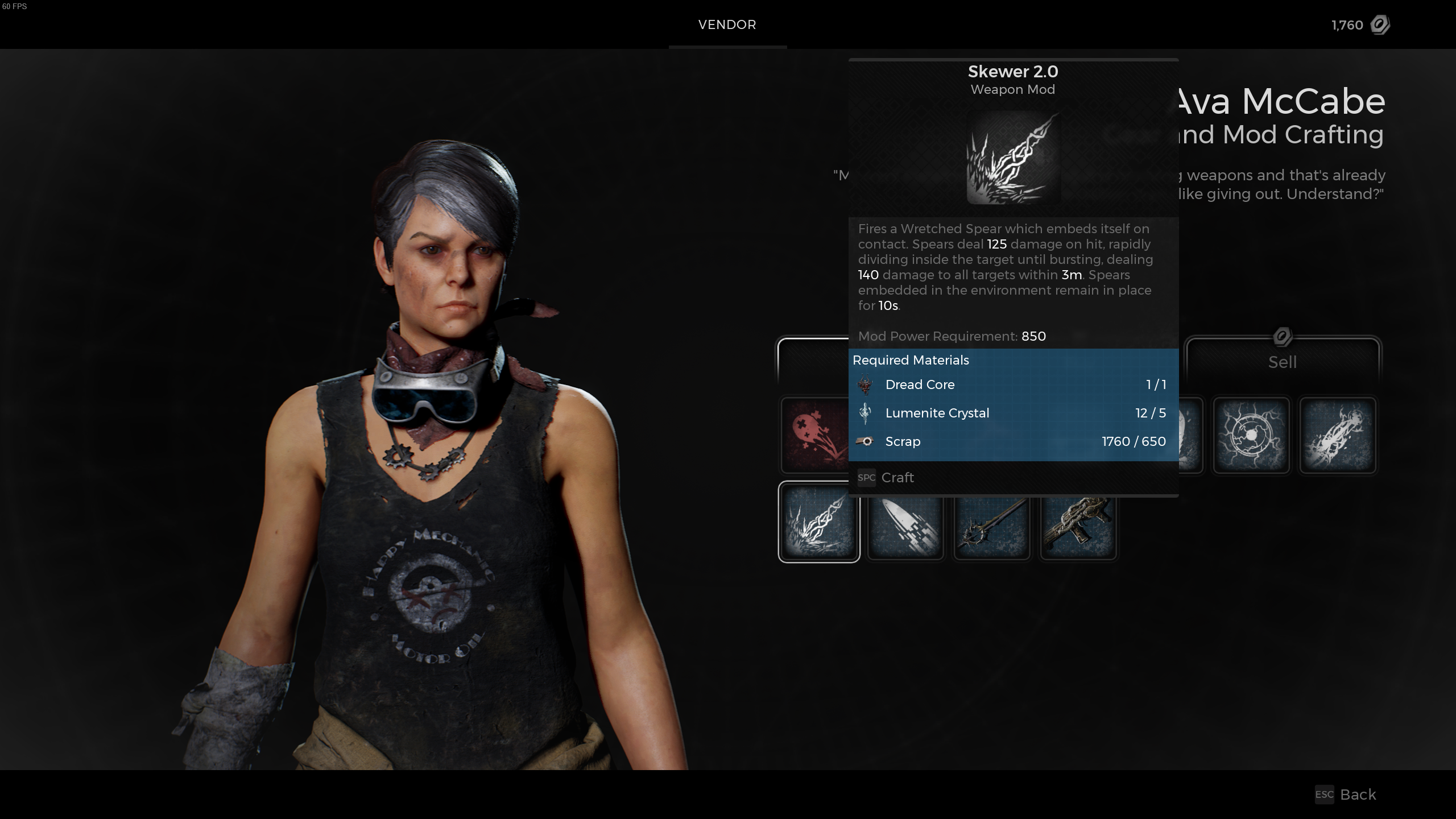Click the lightning circle mod icon under Sell
Viewport: 1456px width, 819px height.
pos(1251,435)
